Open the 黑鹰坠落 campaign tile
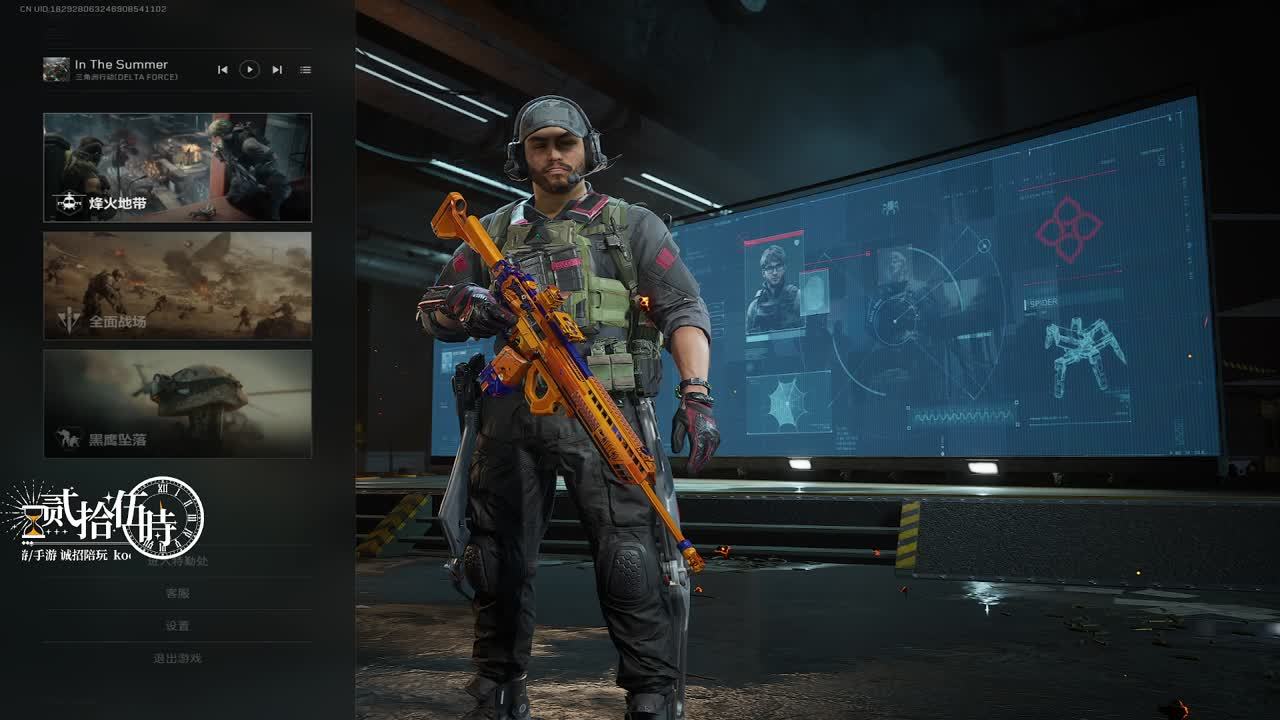This screenshot has width=1280, height=720. pyautogui.click(x=177, y=403)
